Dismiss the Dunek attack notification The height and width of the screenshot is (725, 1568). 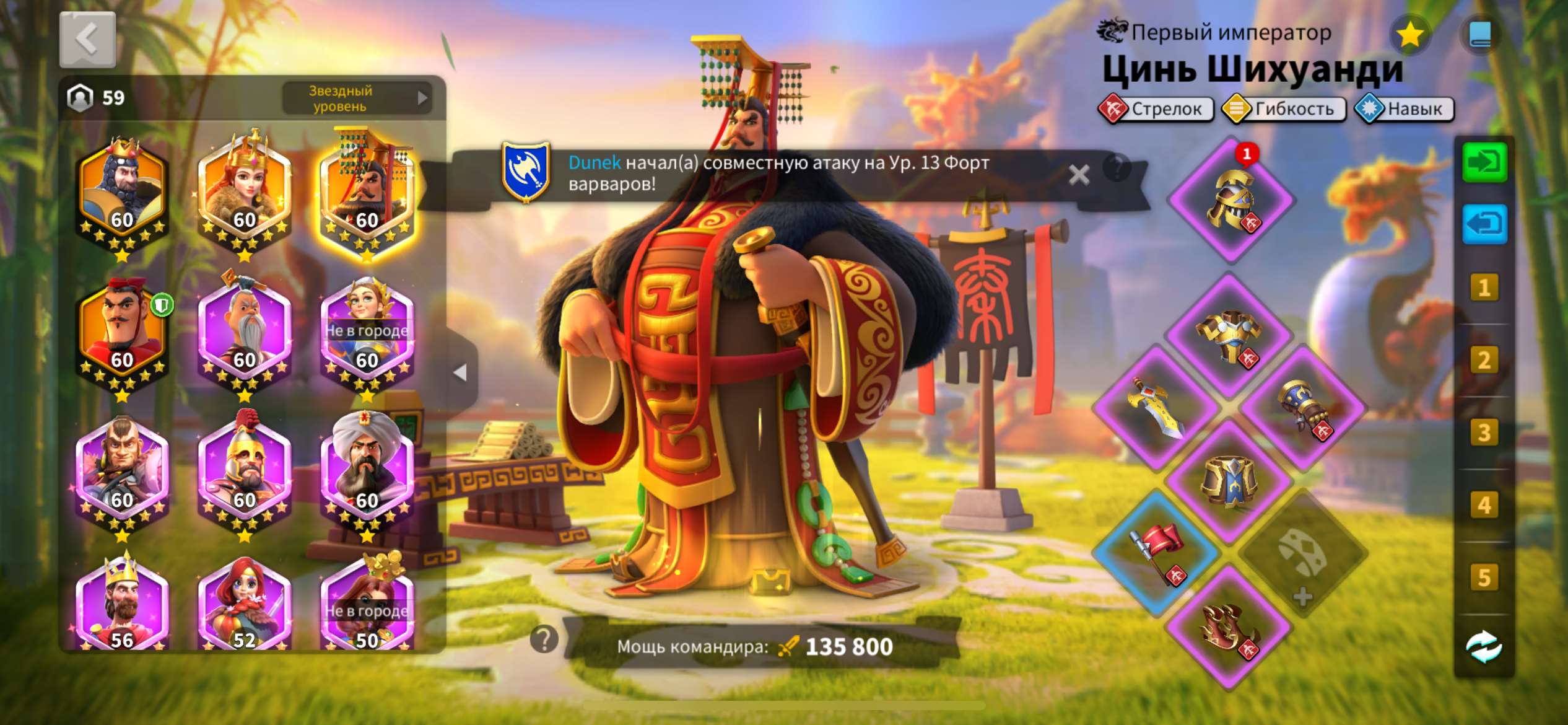coord(1079,175)
